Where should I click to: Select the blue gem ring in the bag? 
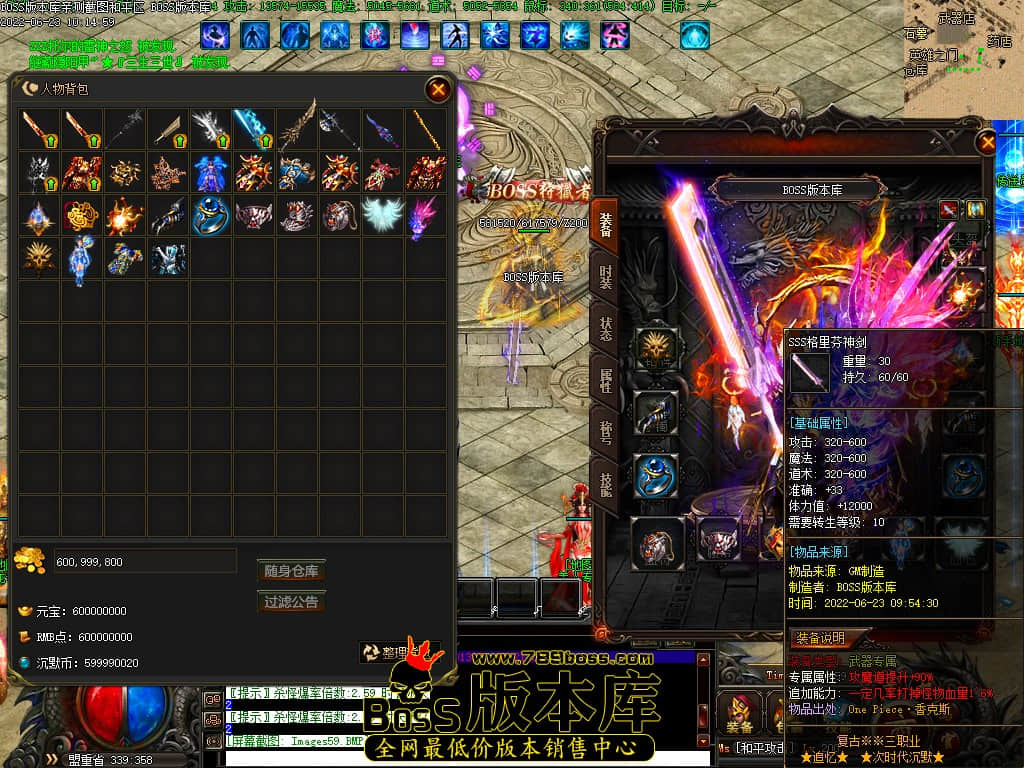point(211,215)
